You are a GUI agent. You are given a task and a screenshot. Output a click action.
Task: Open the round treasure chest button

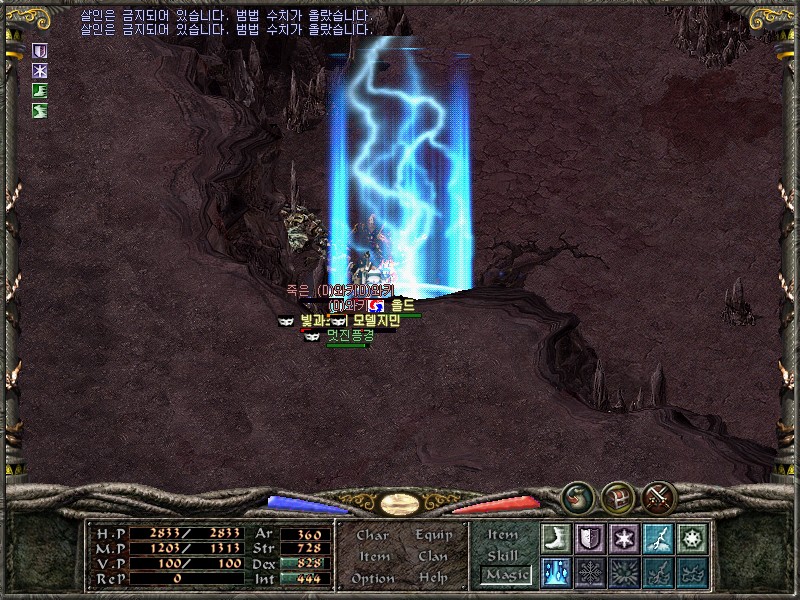617,496
